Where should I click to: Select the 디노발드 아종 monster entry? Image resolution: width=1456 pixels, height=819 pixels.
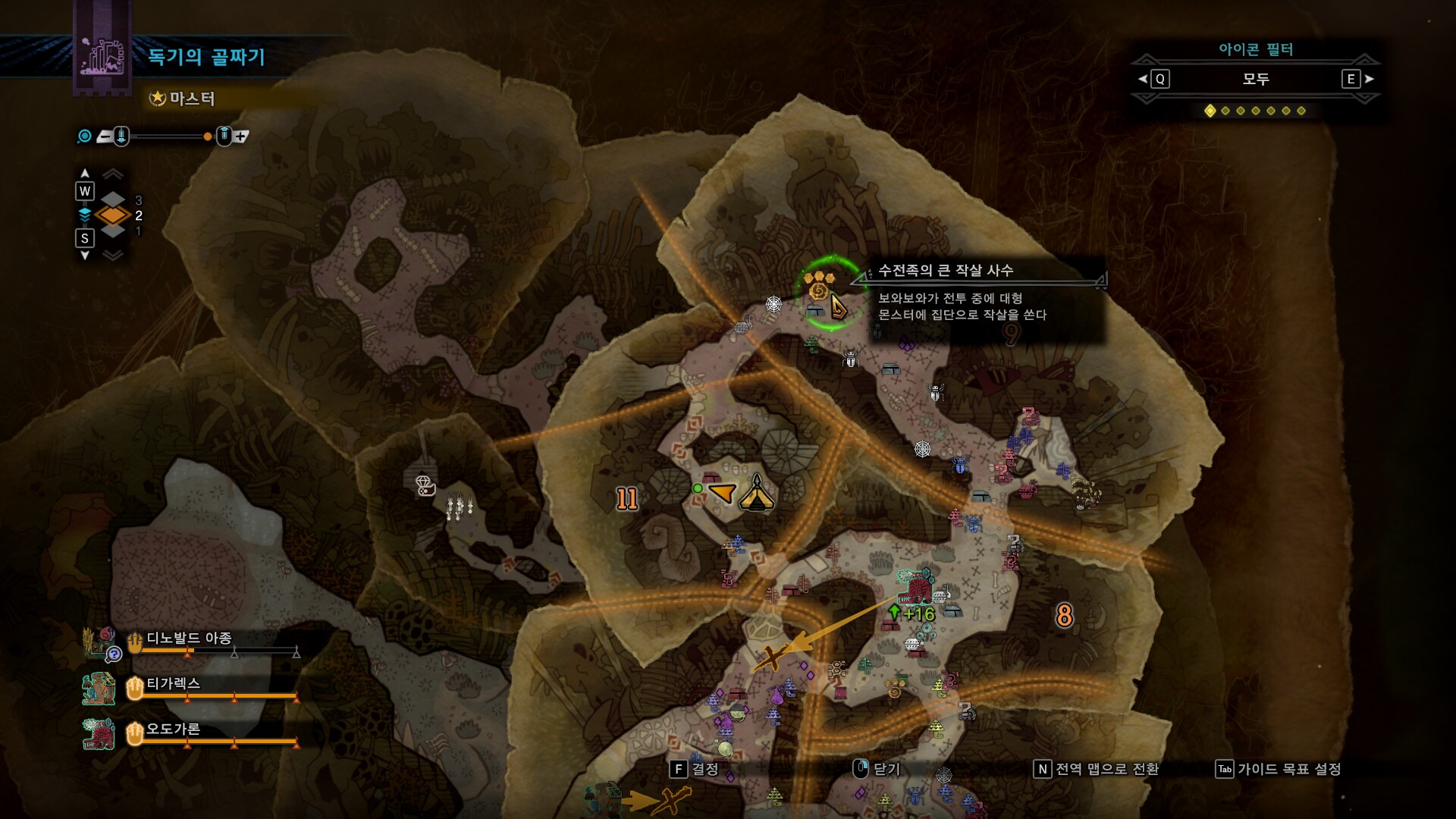coord(188,639)
